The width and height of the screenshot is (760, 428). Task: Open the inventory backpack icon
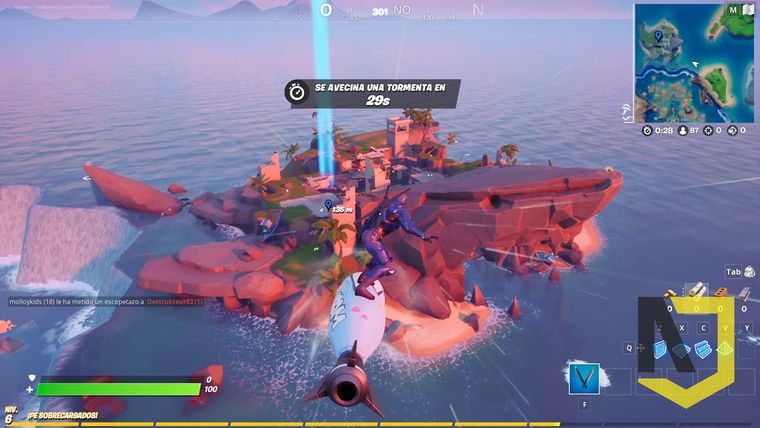click(748, 271)
